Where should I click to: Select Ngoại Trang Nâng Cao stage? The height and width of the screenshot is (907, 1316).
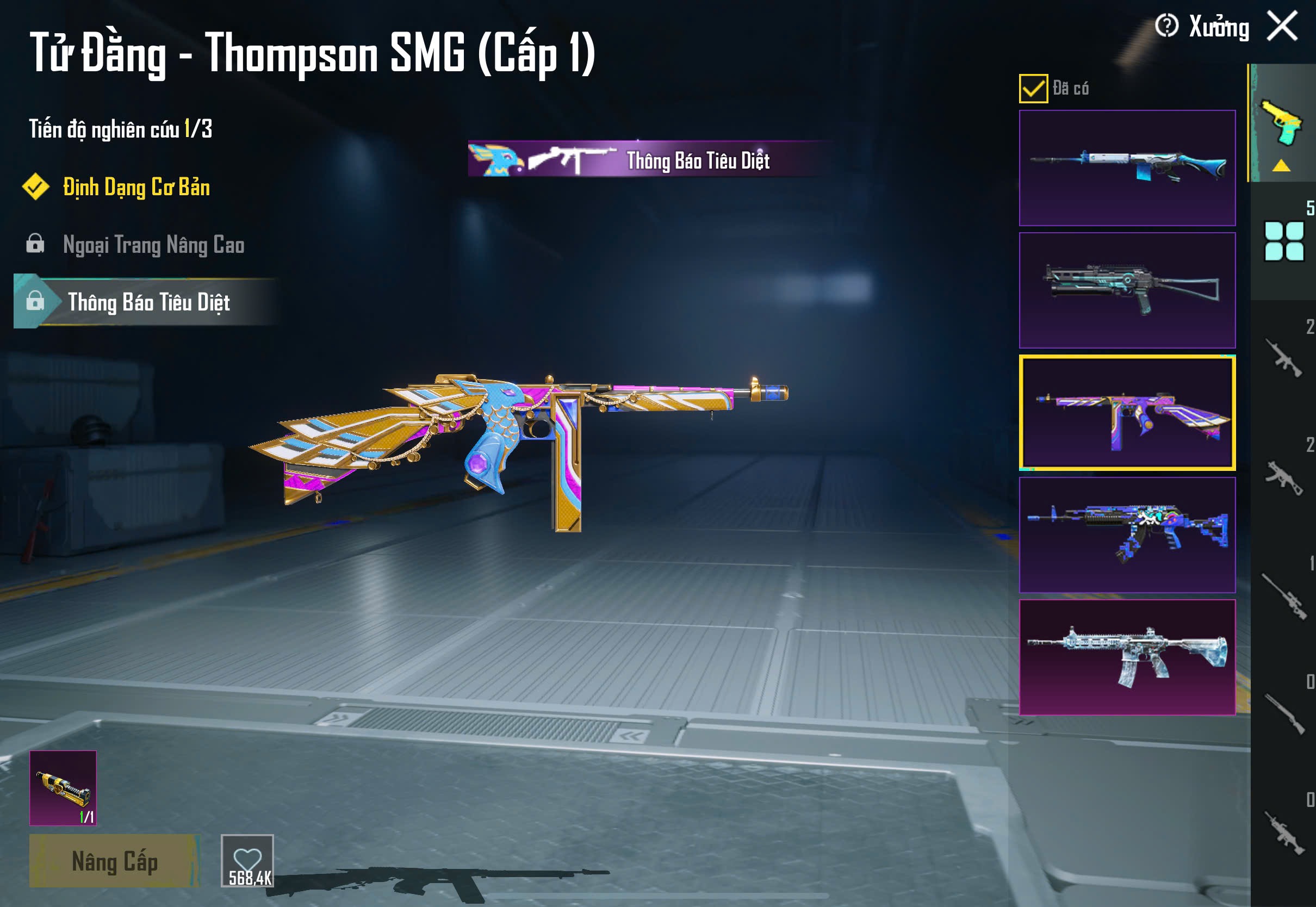[x=153, y=245]
